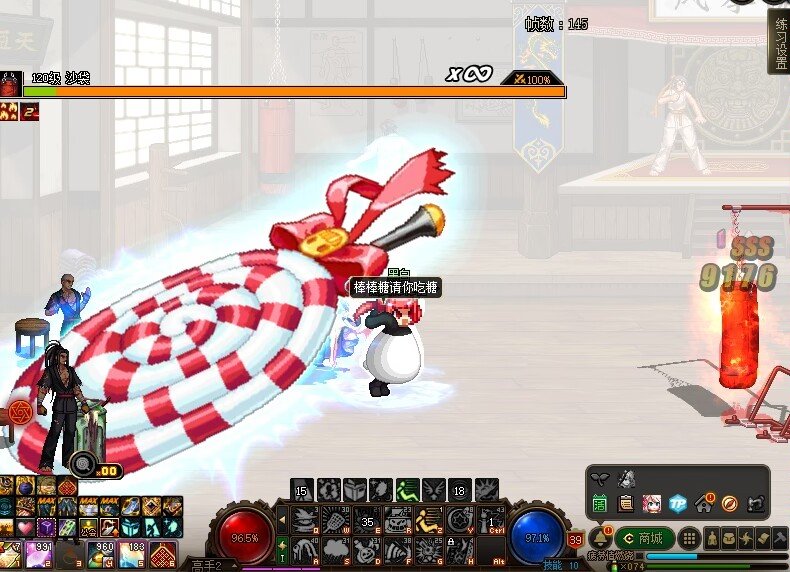Click the notification bell icon
This screenshot has height=572, width=790.
tap(601, 538)
